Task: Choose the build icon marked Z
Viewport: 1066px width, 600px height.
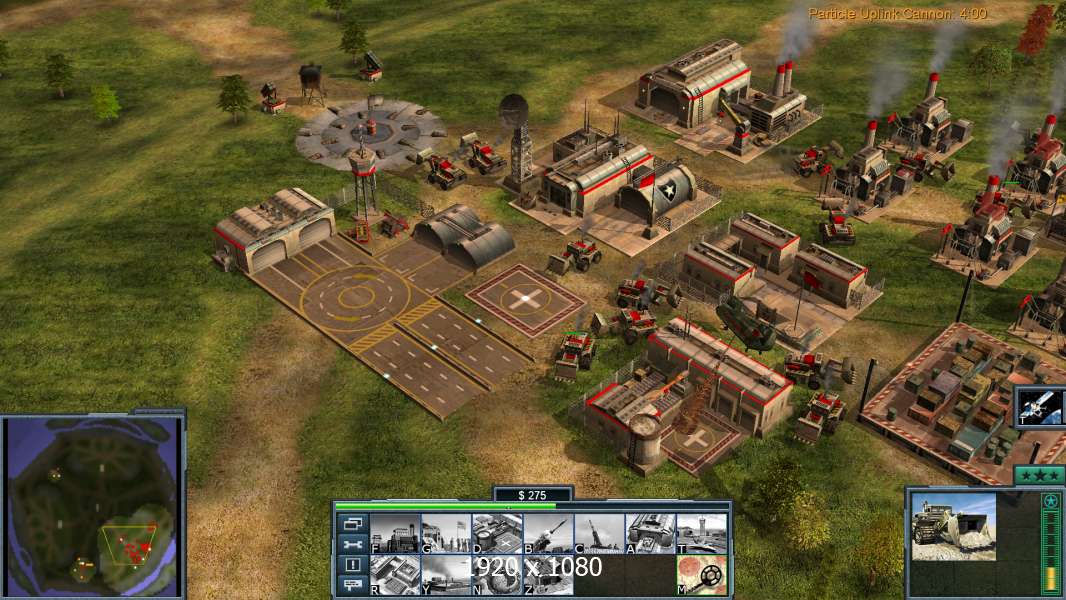Action: [548, 574]
